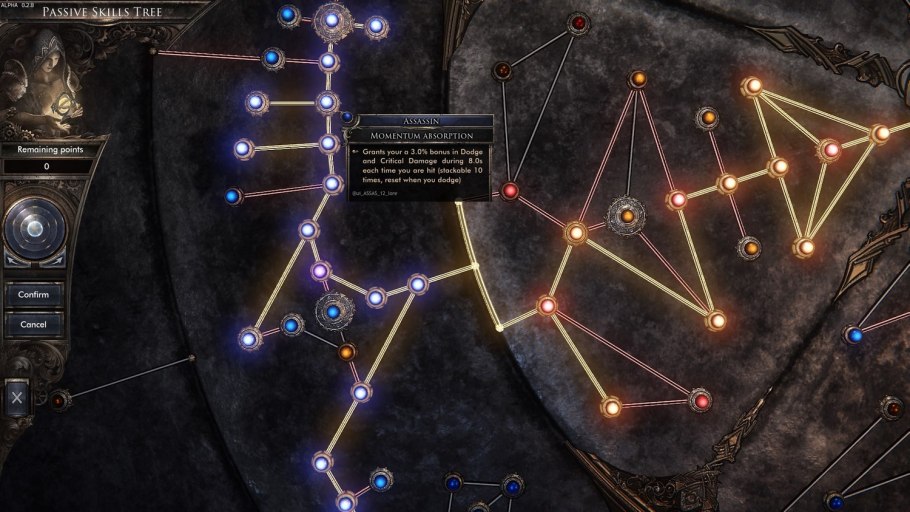Choose the large ornate orange node in the red cluster
Screen dimensions: 910x512
point(627,216)
